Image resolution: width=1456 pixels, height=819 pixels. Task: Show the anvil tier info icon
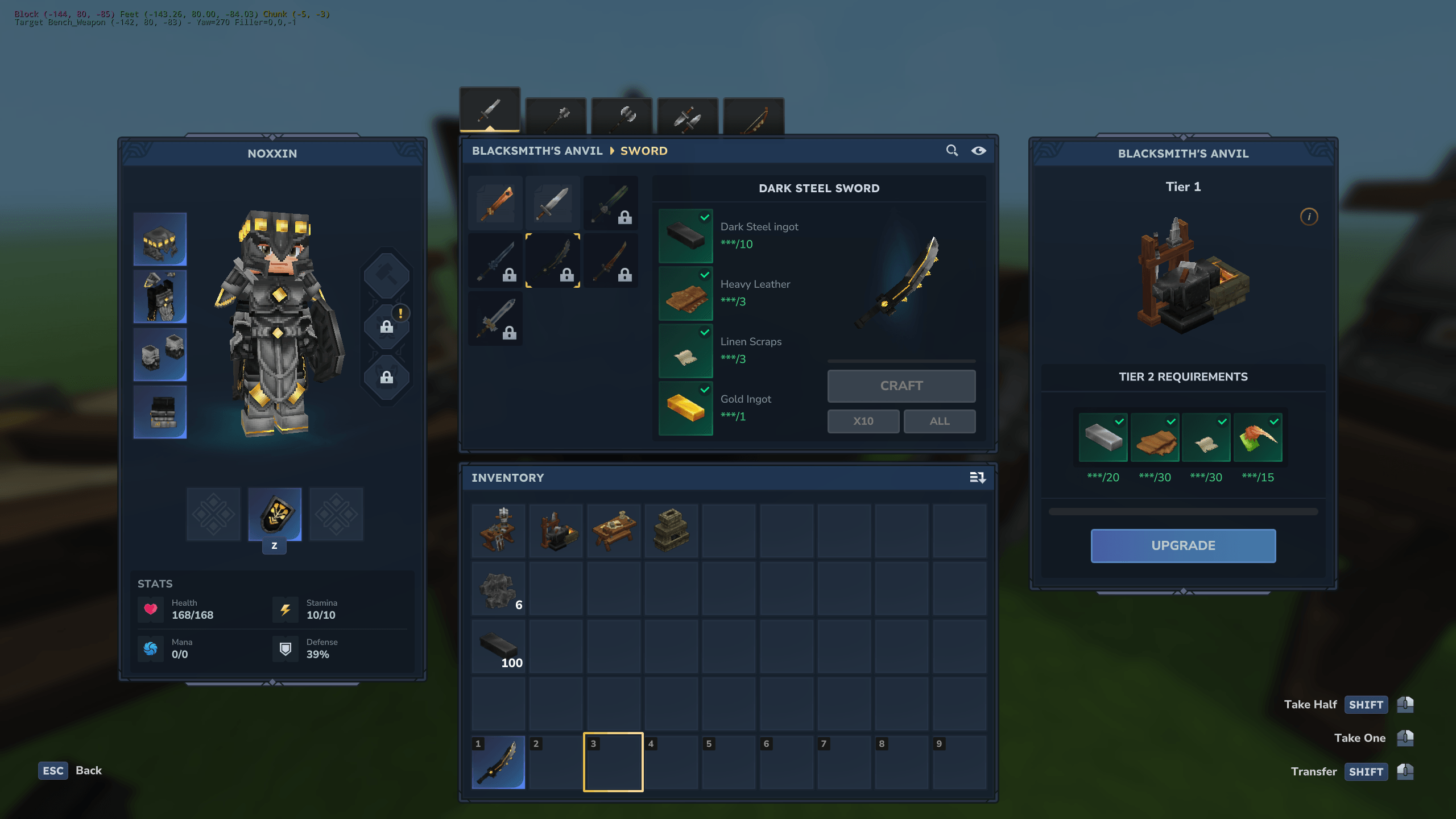[x=1309, y=217]
